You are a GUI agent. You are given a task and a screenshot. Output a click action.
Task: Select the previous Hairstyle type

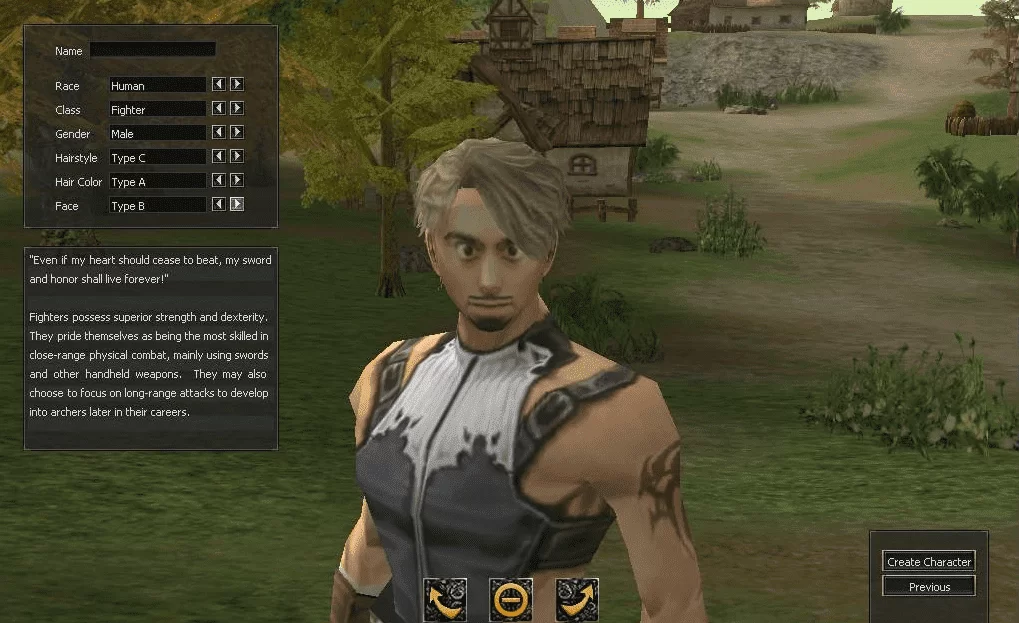pos(218,157)
